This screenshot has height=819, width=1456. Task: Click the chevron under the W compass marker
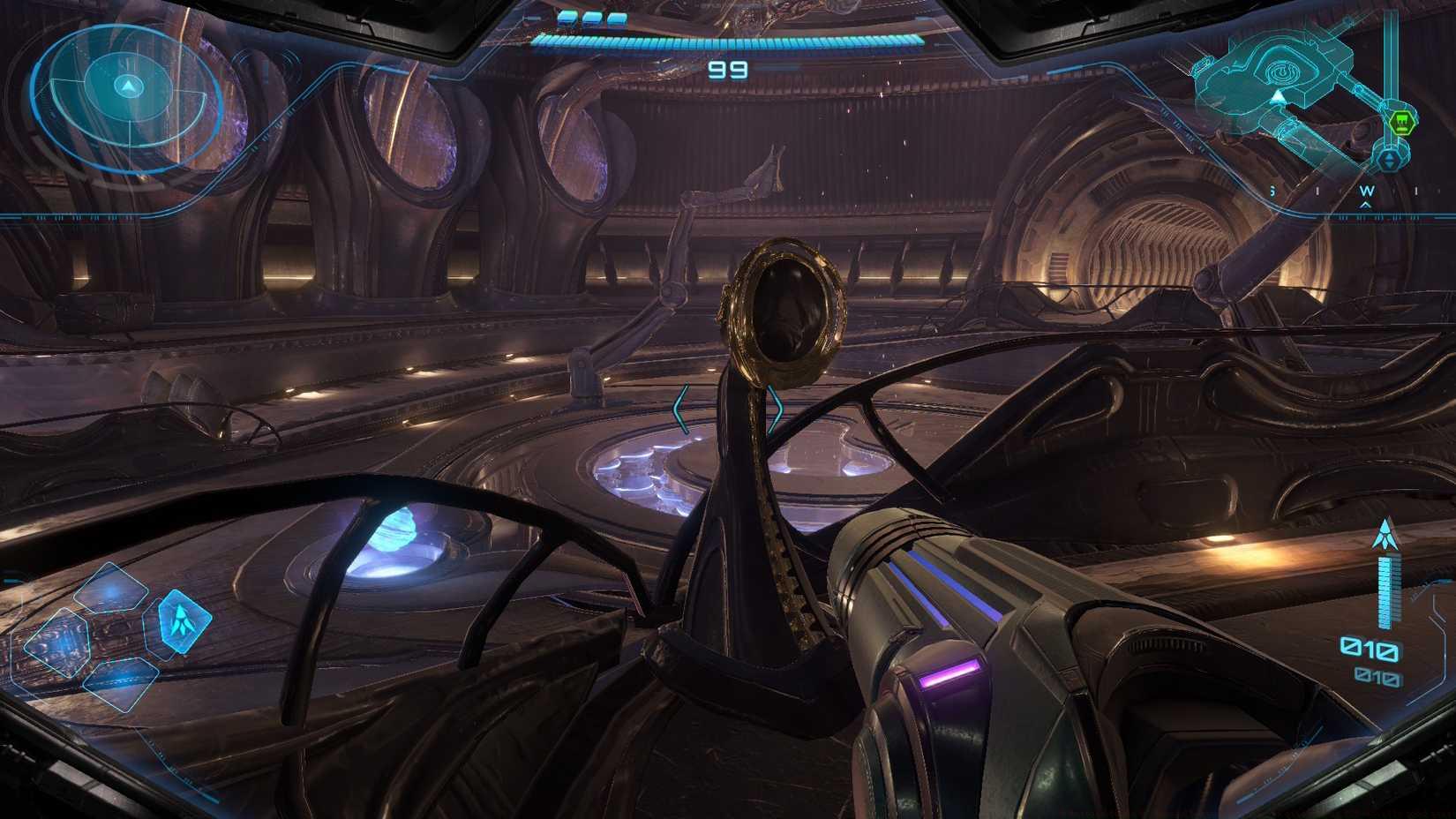1365,204
